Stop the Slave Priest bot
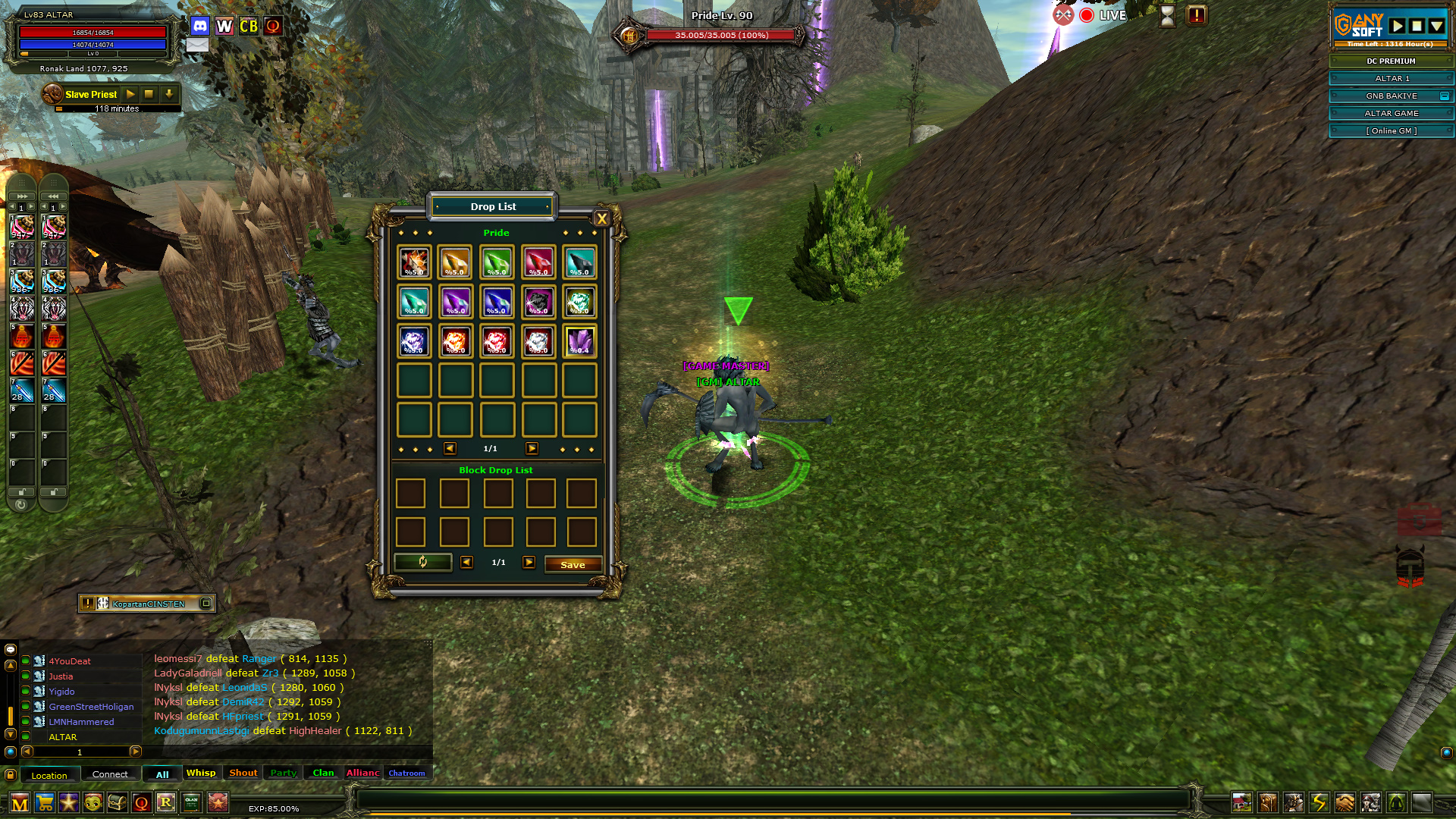Image resolution: width=1456 pixels, height=819 pixels. (149, 94)
